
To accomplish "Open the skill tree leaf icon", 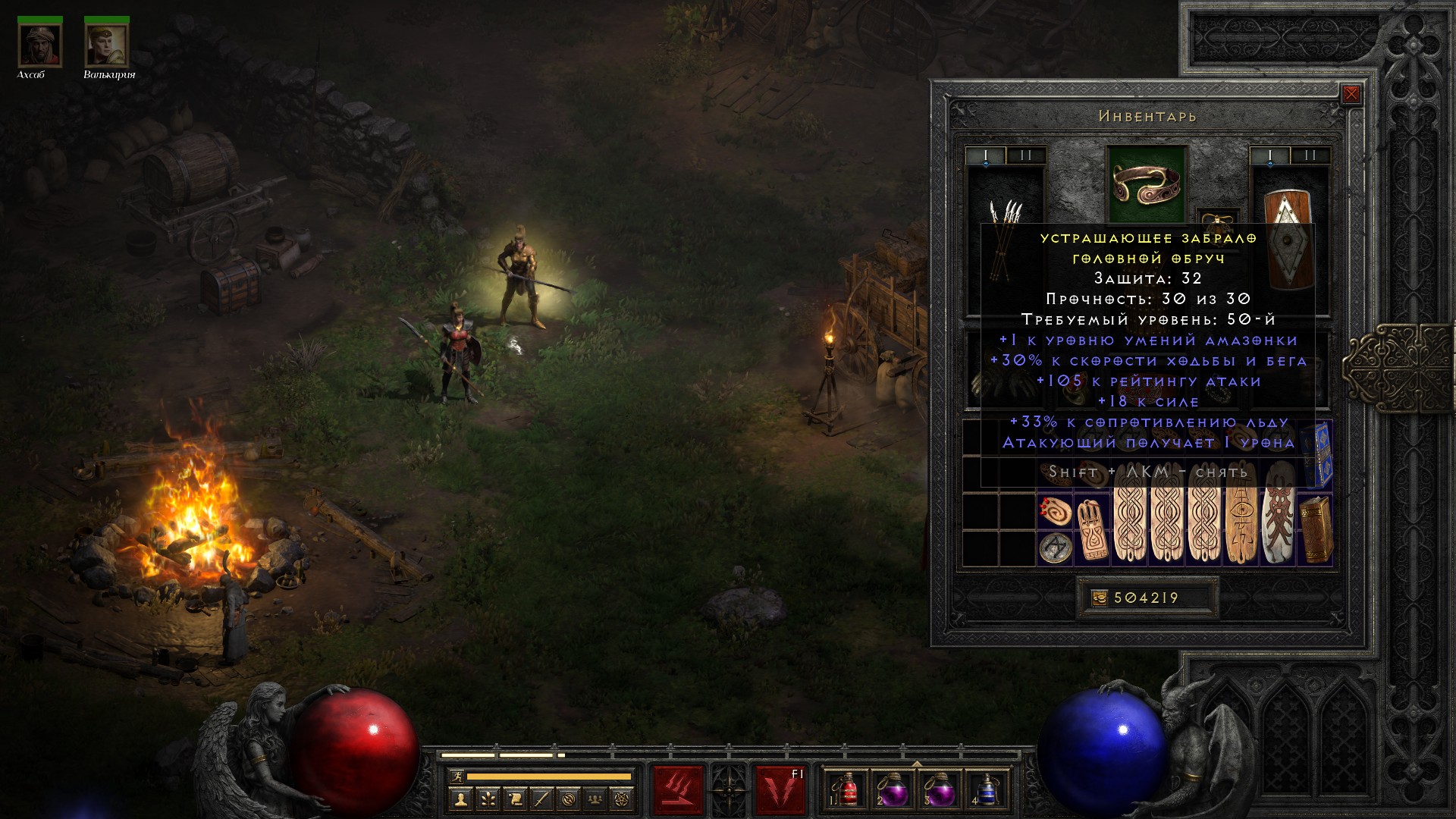I will coord(488,799).
